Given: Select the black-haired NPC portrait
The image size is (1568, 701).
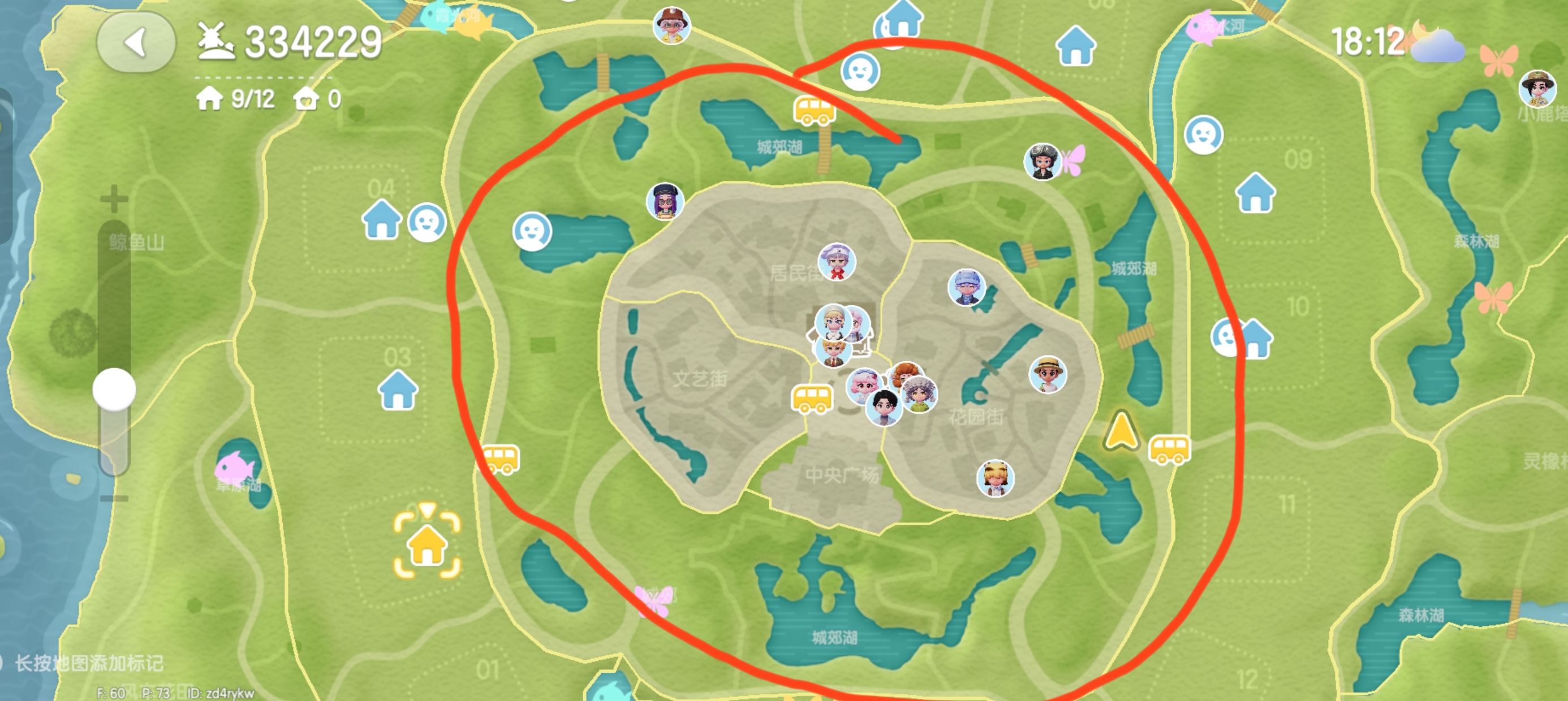Looking at the screenshot, I should click(x=884, y=408).
